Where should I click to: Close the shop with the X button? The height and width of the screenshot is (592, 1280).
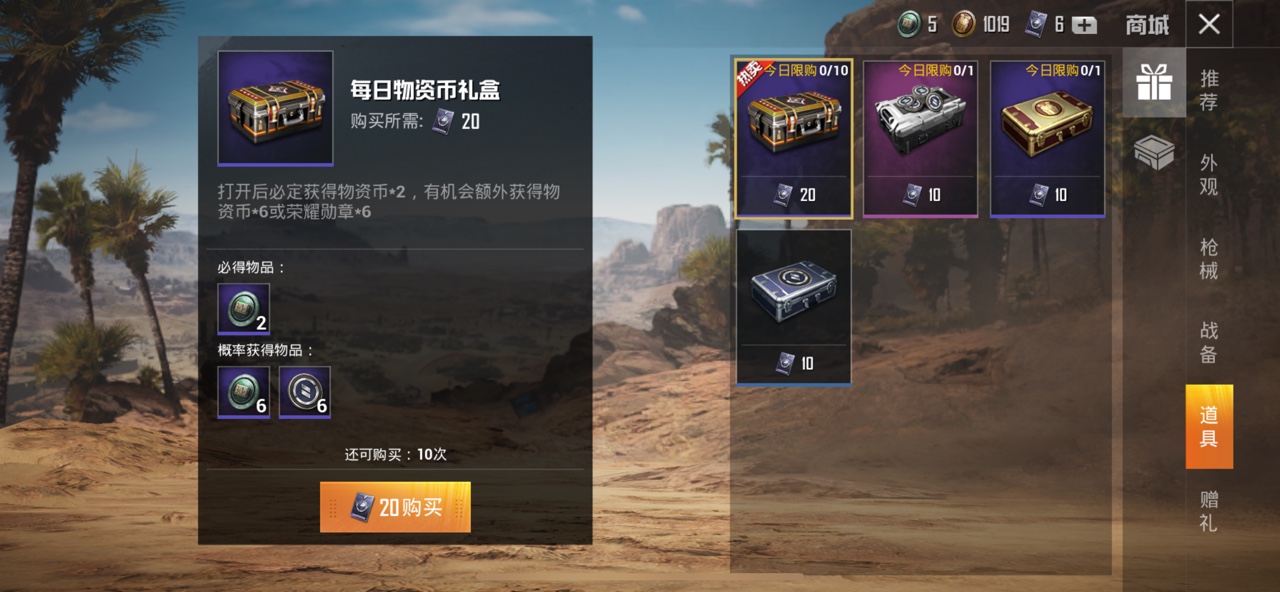point(1209,24)
